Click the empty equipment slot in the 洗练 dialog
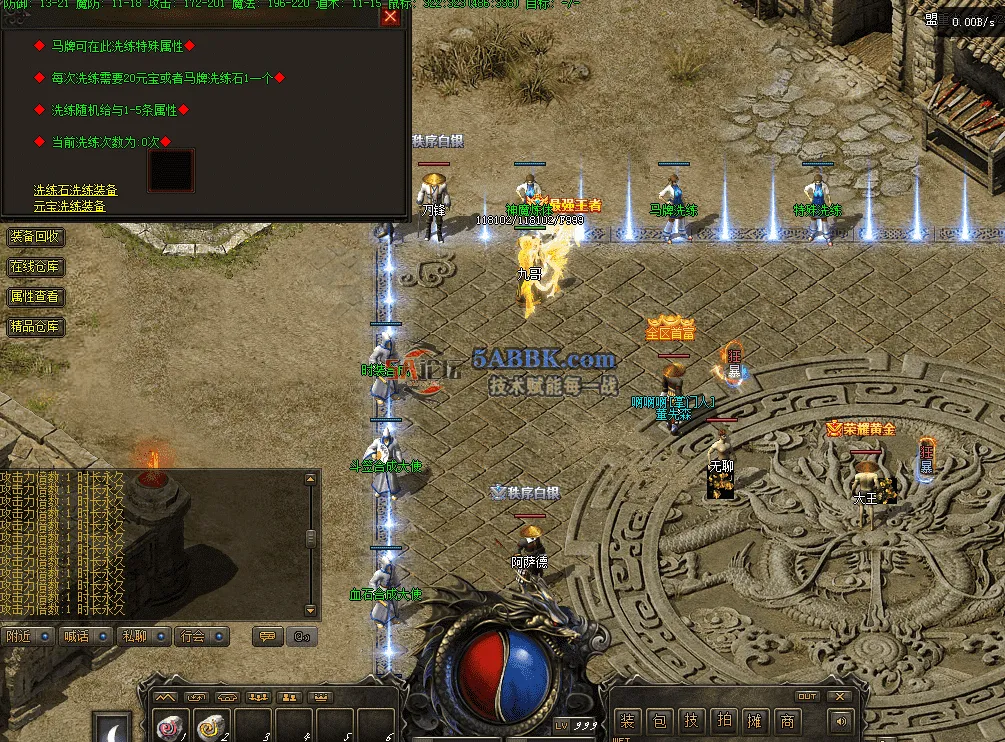Viewport: 1005px width, 742px height. pyautogui.click(x=171, y=171)
